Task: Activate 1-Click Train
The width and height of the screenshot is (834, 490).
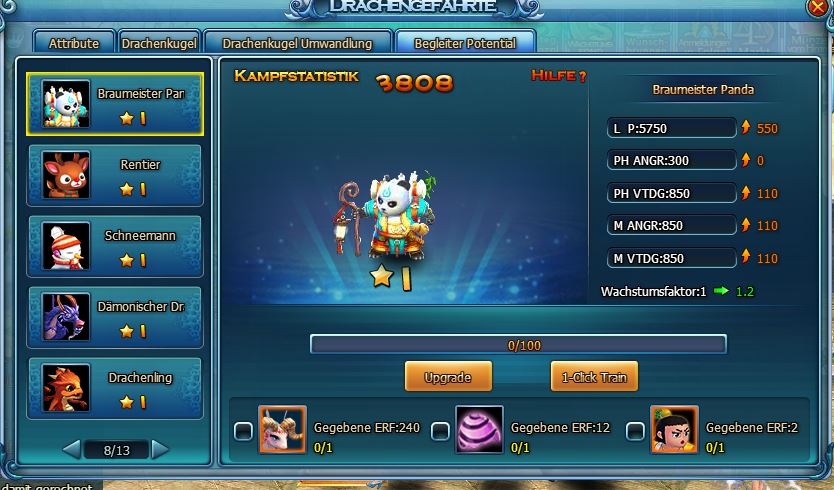Action: pyautogui.click(x=594, y=377)
